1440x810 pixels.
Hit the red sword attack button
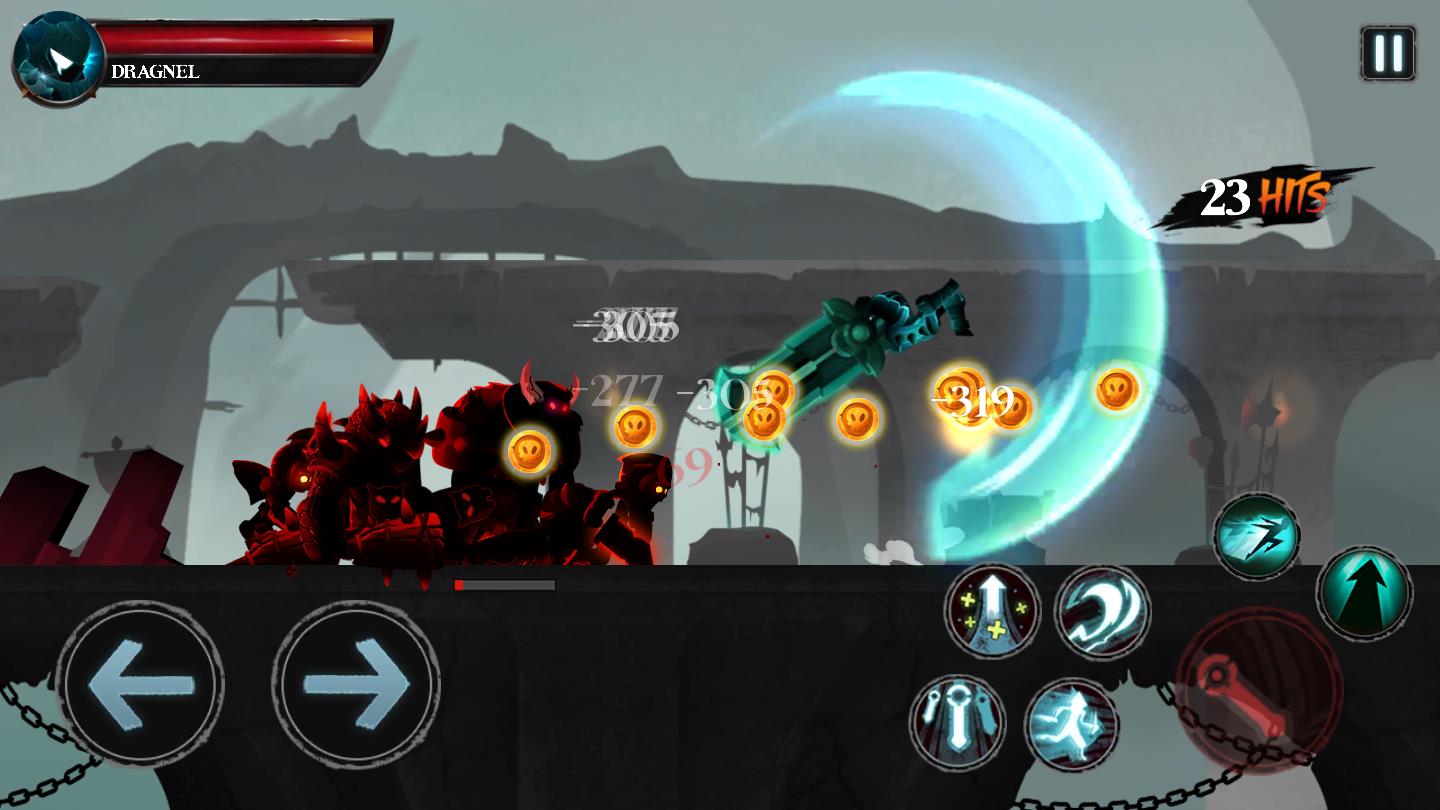pos(1259,692)
